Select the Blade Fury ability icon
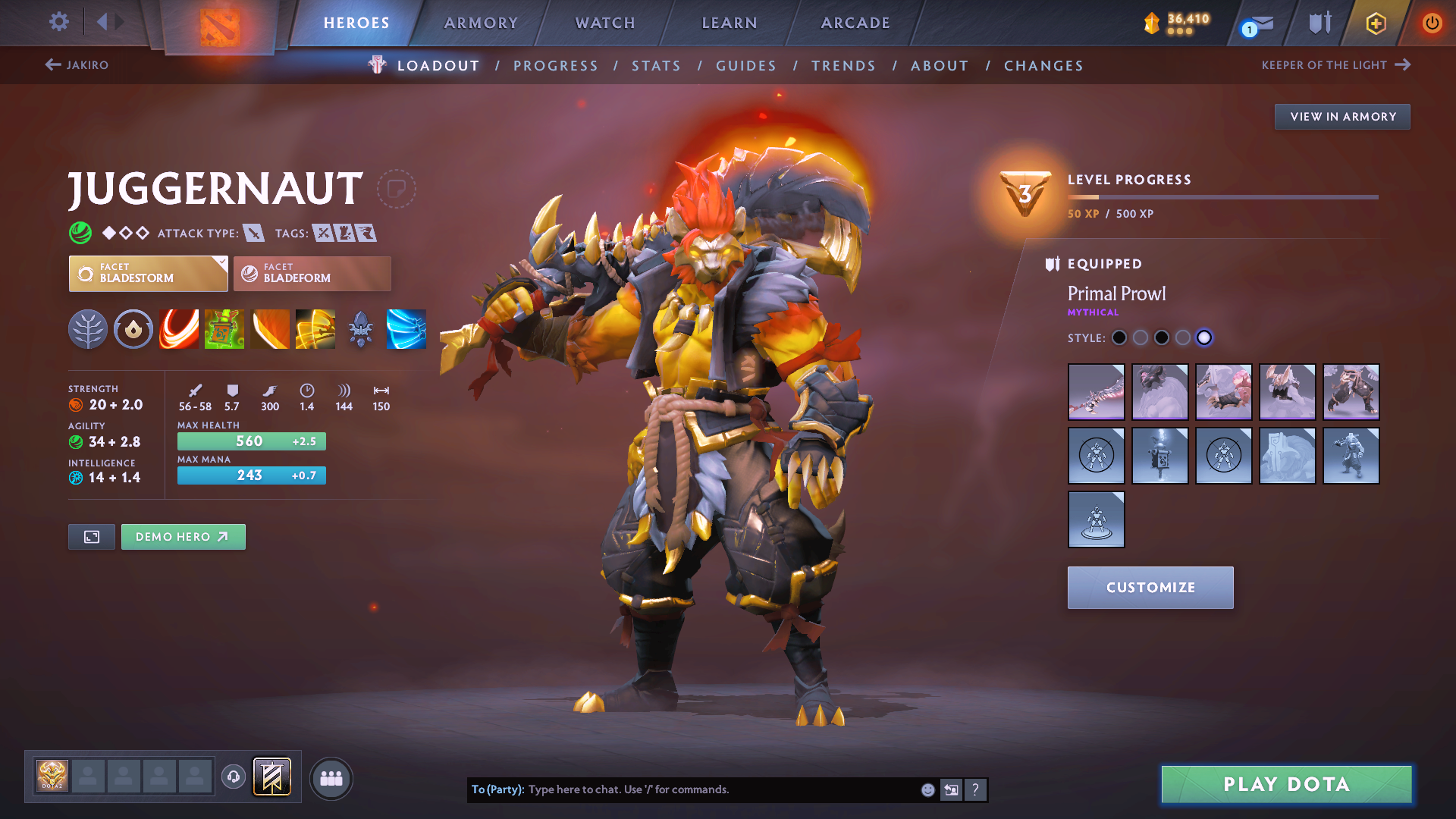 (179, 329)
